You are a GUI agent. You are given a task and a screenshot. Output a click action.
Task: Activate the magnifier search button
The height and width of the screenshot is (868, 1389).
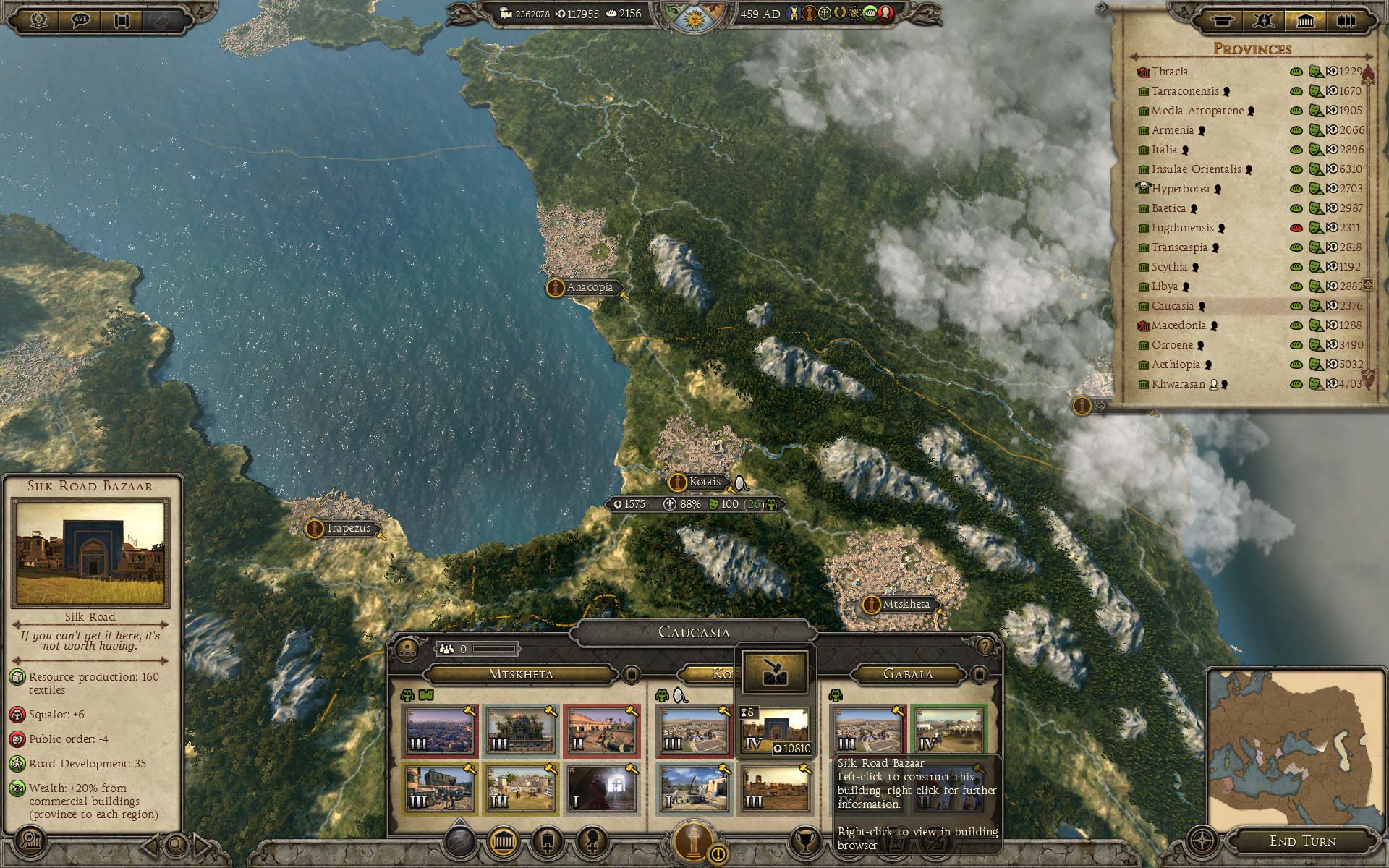[176, 843]
